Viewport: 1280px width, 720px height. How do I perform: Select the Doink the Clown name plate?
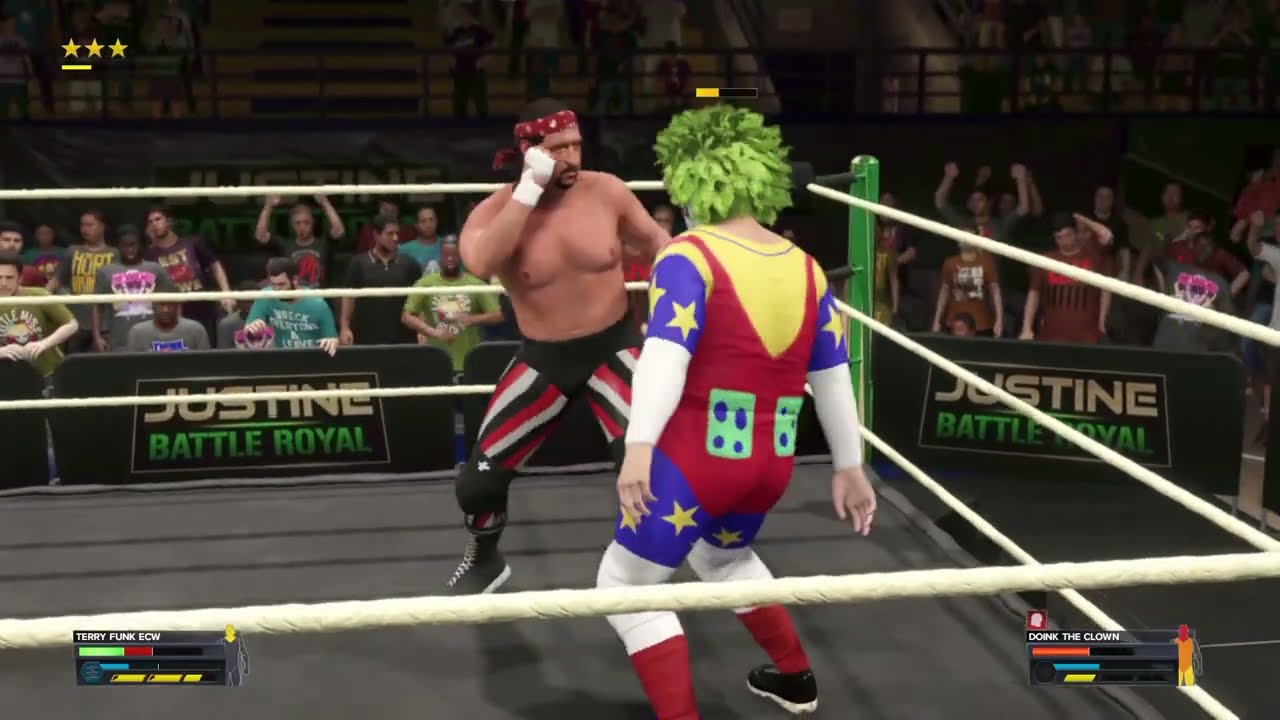coord(1073,637)
